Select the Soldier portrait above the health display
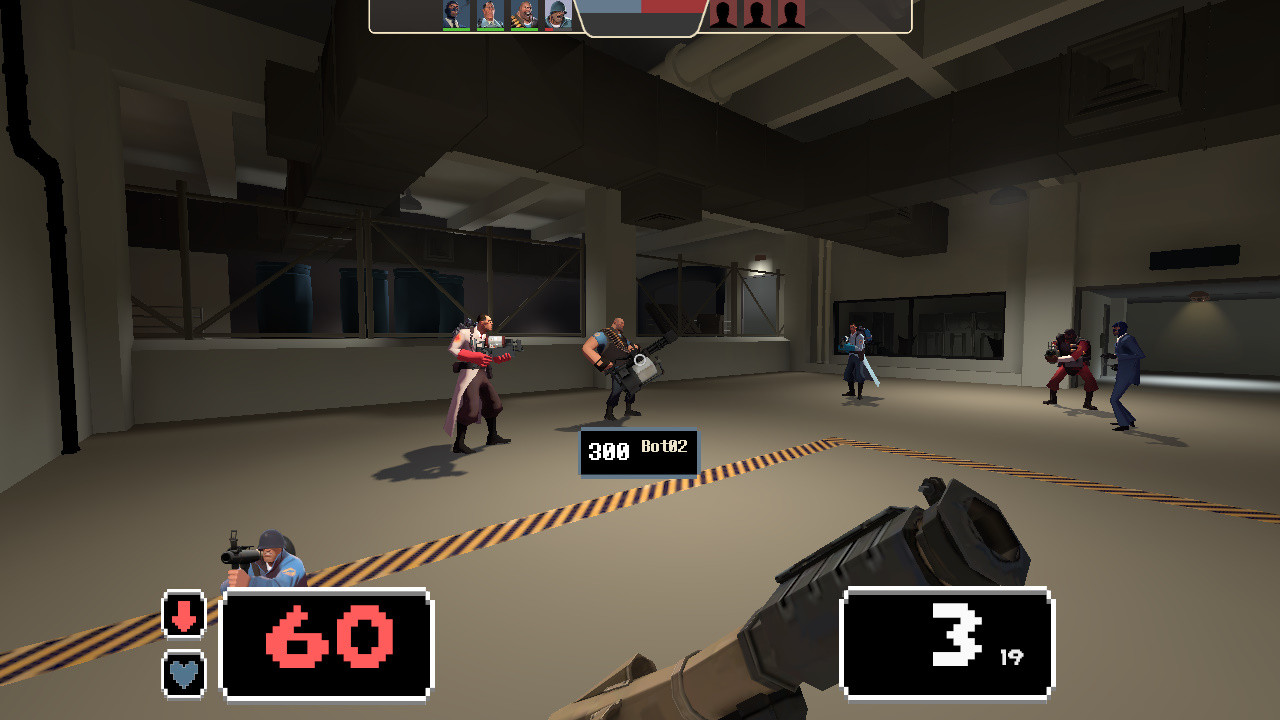Screen dimensions: 1280x720 coord(556,15)
